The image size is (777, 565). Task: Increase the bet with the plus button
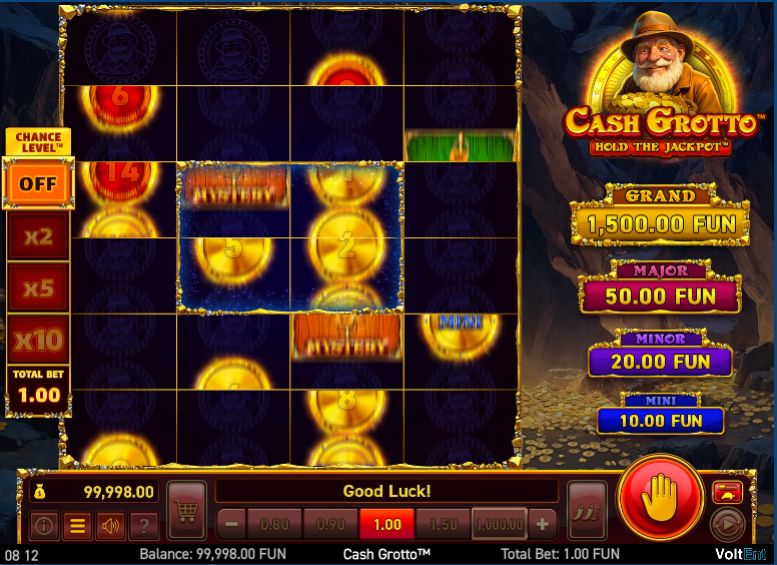(543, 523)
